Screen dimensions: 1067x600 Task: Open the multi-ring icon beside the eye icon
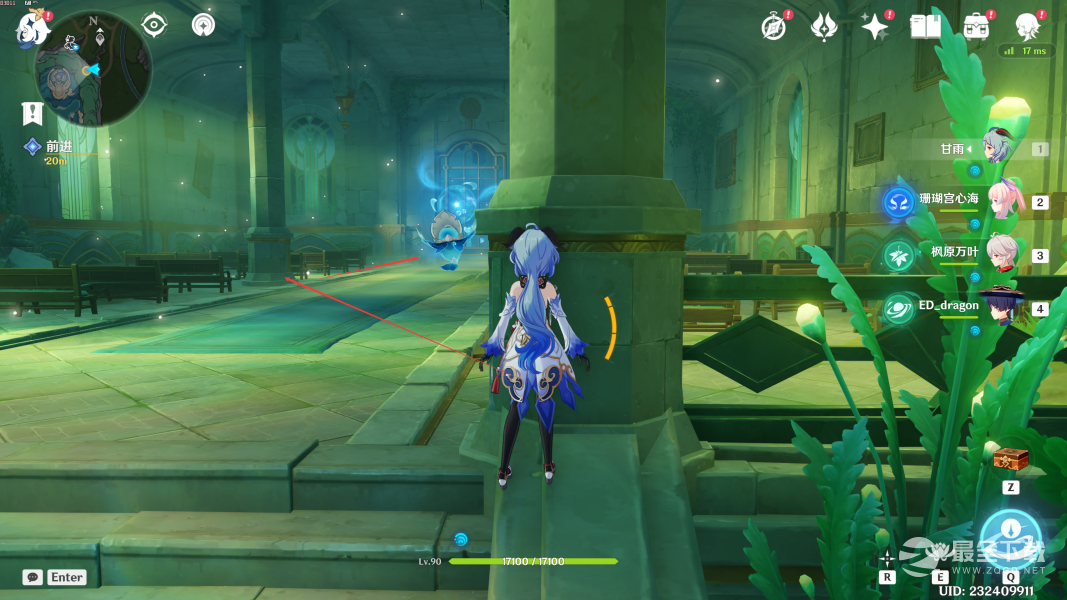203,24
